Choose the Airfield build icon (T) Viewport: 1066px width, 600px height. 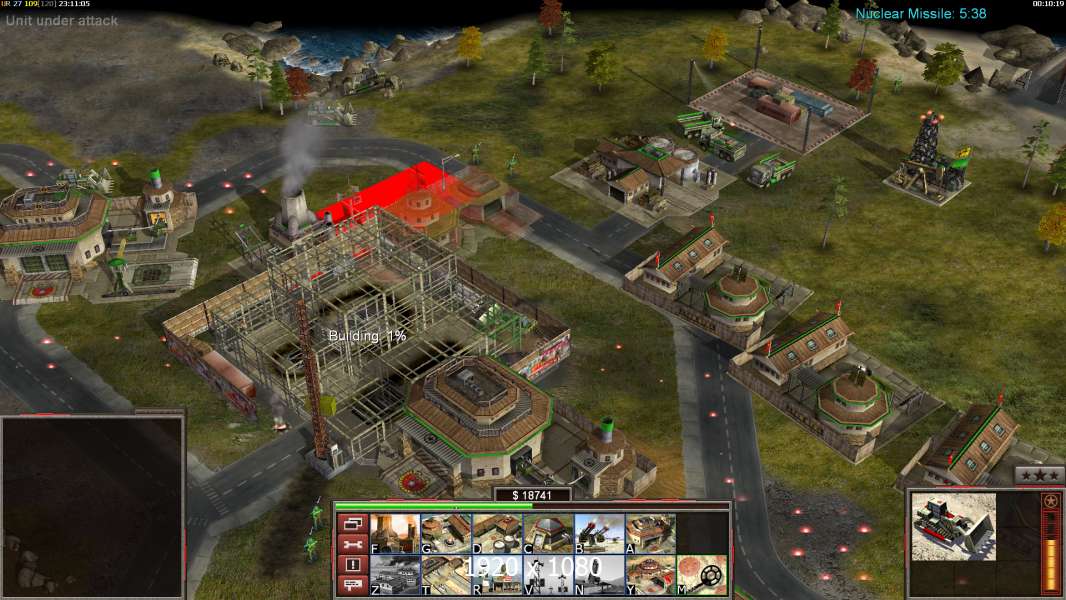(x=446, y=575)
